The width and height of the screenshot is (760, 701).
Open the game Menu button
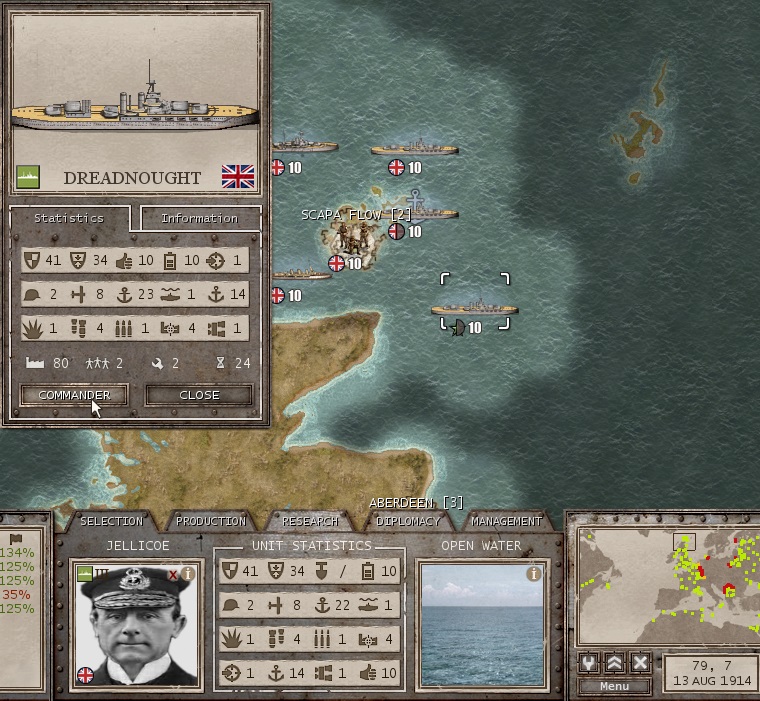(x=614, y=686)
